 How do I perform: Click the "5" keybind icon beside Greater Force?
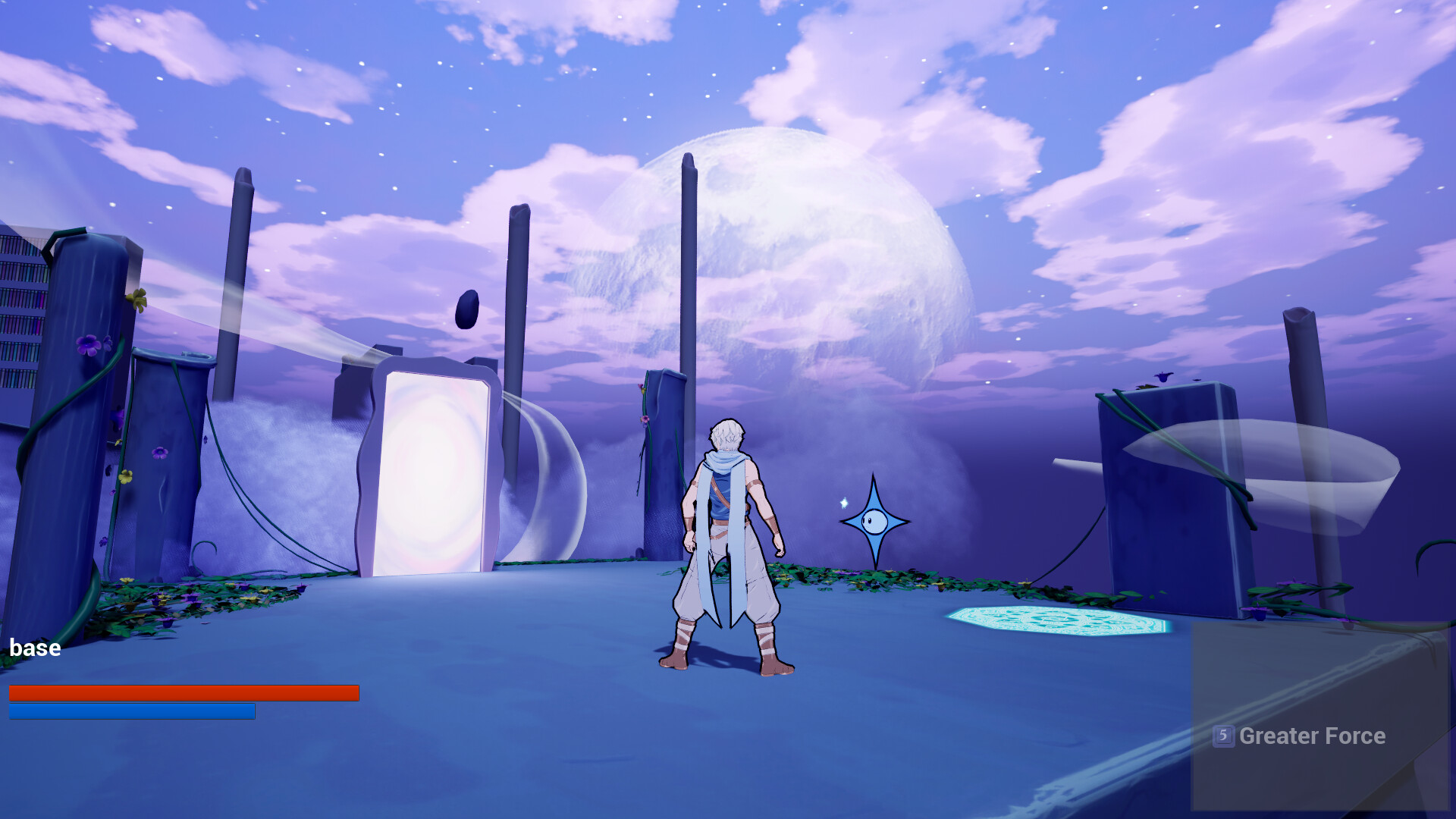pyautogui.click(x=1225, y=736)
